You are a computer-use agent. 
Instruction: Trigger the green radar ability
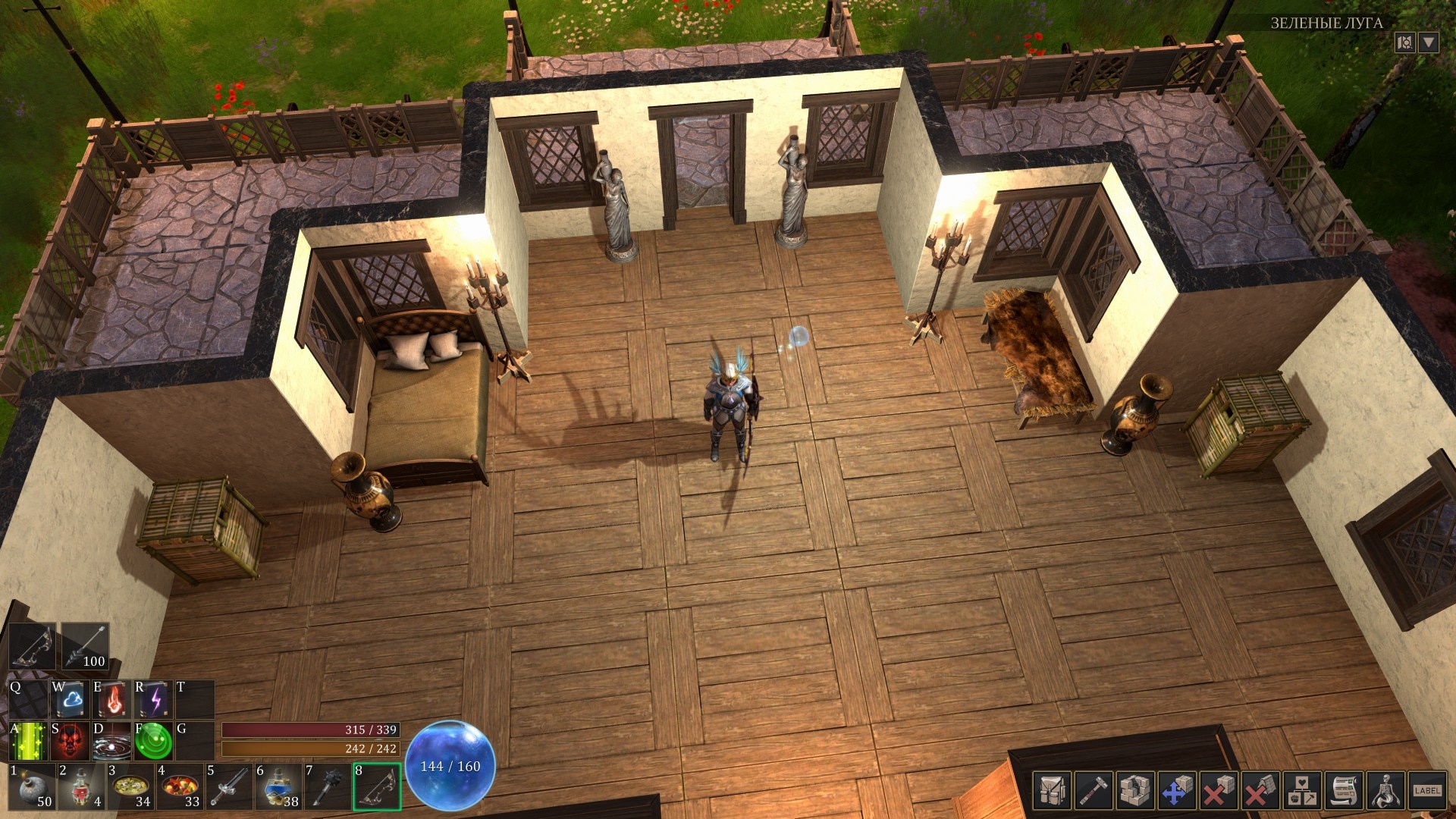[155, 741]
